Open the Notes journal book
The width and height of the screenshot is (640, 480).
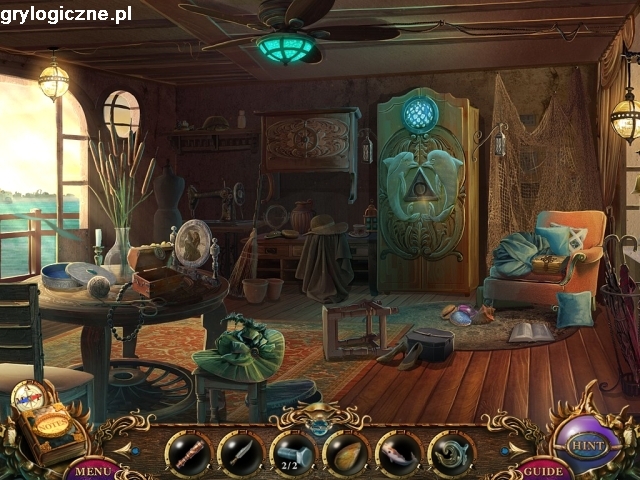click(x=50, y=426)
